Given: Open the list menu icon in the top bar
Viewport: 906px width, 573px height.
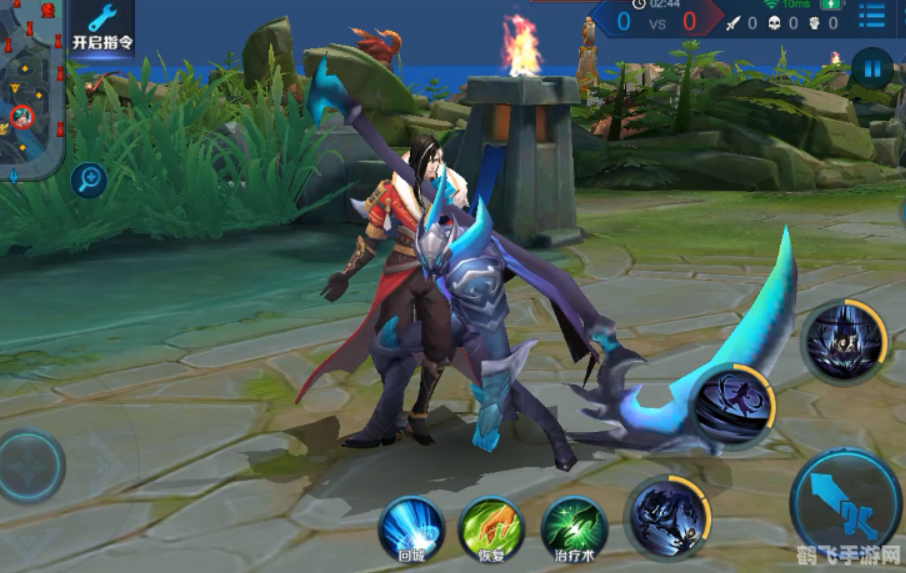Looking at the screenshot, I should click(872, 17).
